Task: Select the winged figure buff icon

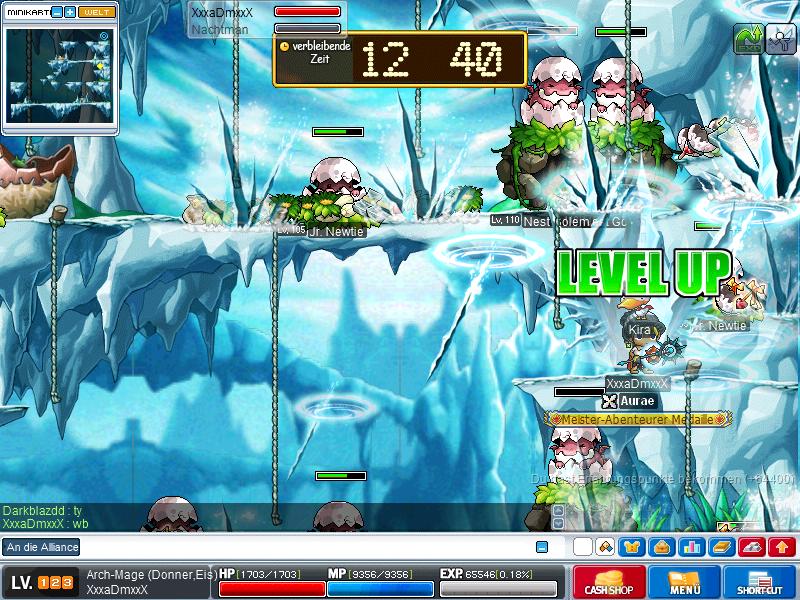Action: click(x=780, y=38)
